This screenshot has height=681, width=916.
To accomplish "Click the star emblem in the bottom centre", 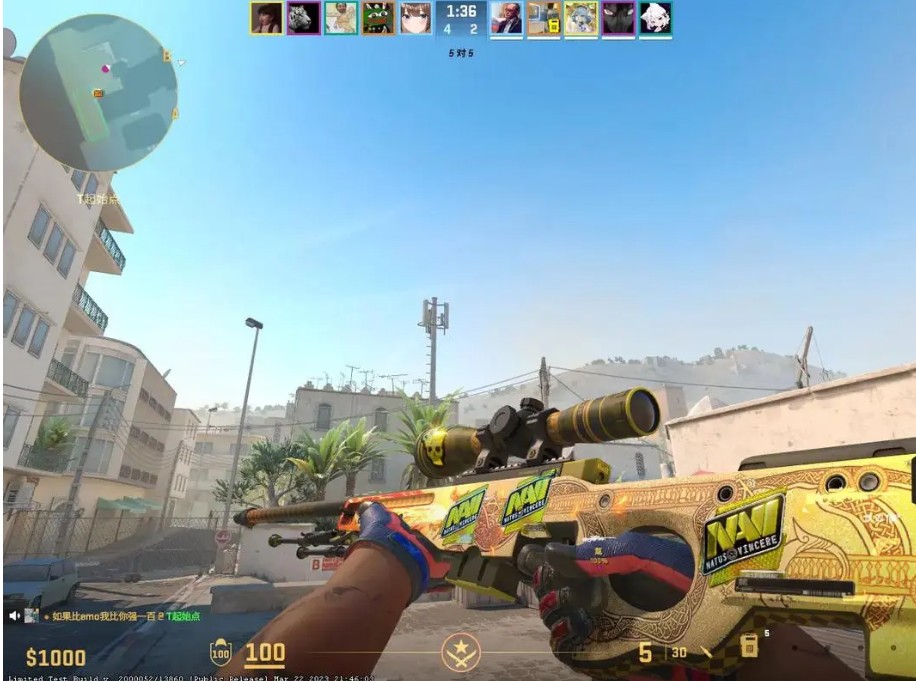I will [x=461, y=653].
